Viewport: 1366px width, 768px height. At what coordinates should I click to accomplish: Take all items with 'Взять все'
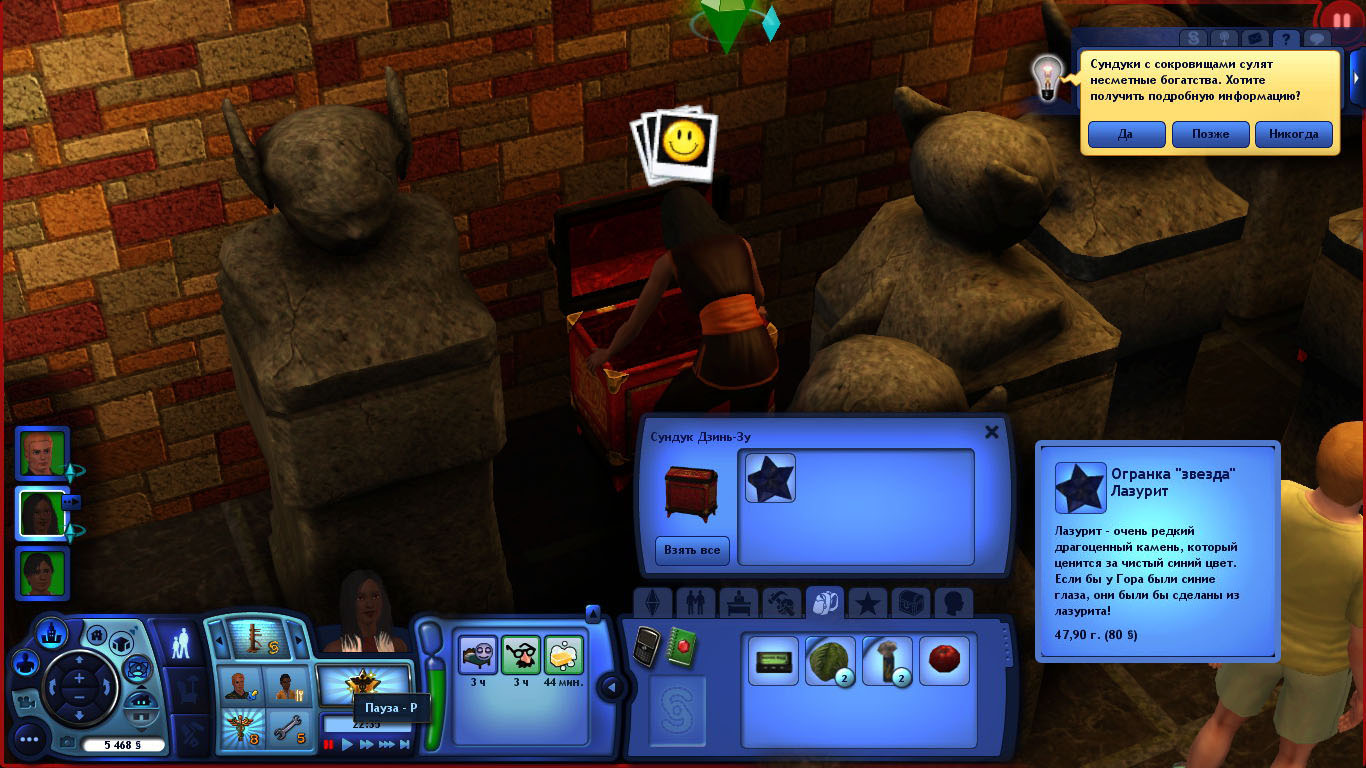tap(693, 550)
